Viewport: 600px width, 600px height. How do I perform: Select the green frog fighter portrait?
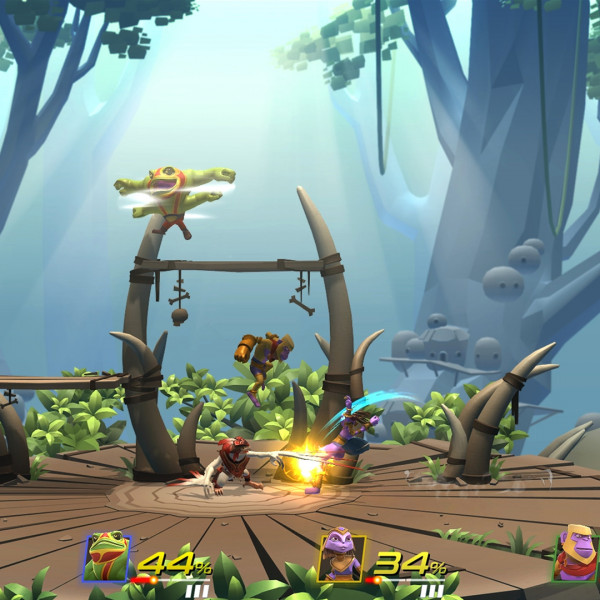(106, 557)
